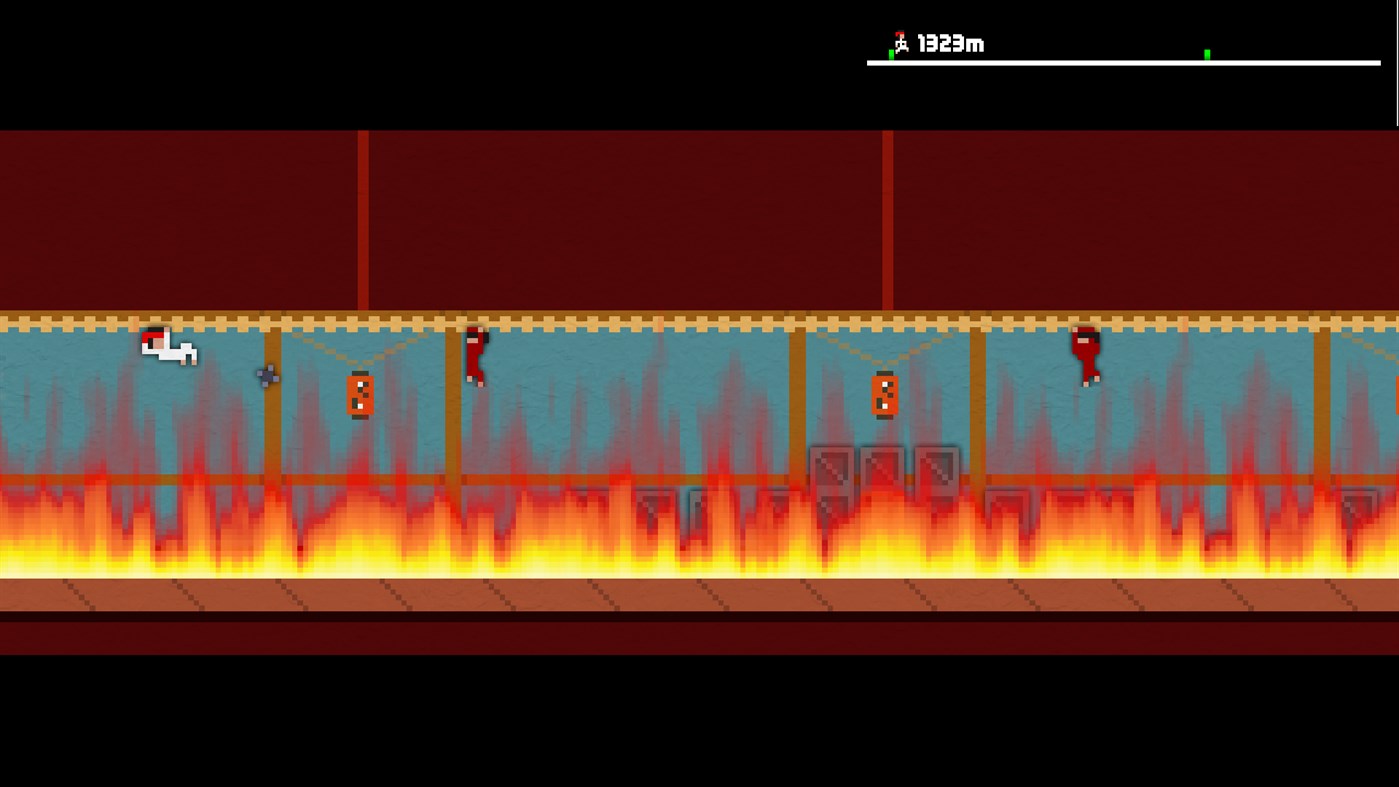The height and width of the screenshot is (787, 1399).
Task: Click the orange lantern hanging mid-screen
Action: pyautogui.click(x=884, y=395)
